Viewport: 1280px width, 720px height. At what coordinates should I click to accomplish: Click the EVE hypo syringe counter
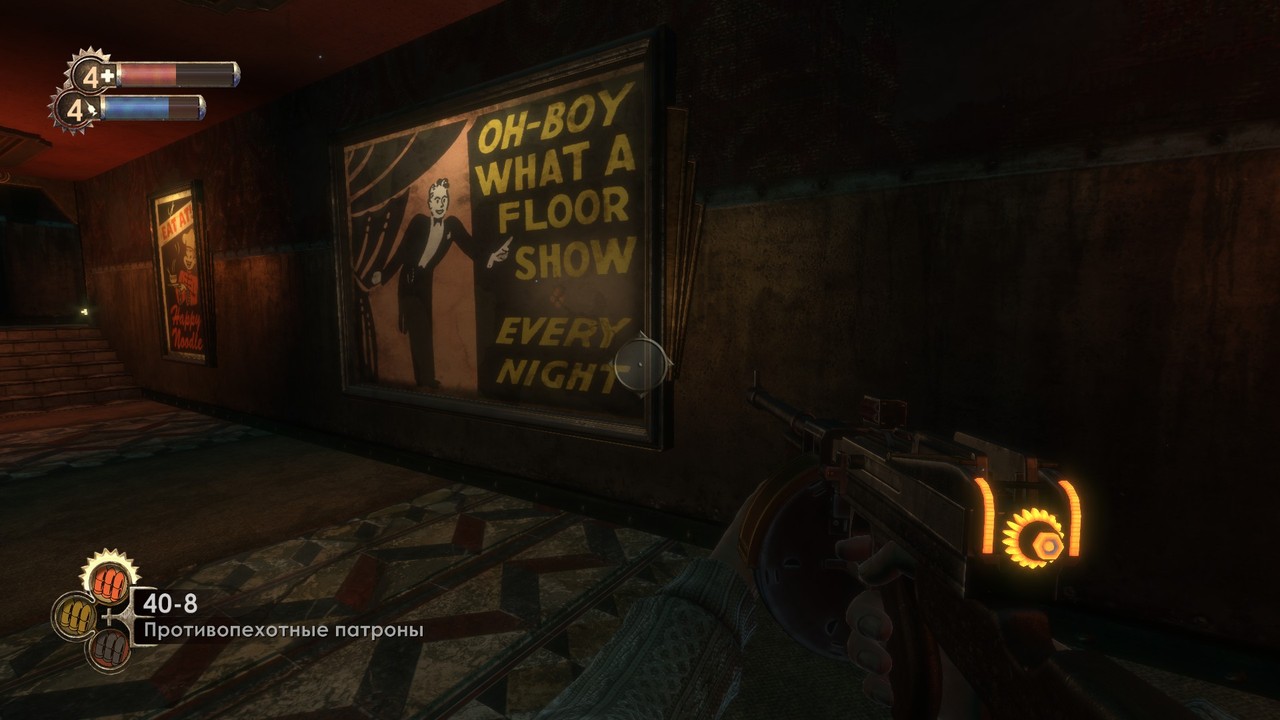pos(75,108)
